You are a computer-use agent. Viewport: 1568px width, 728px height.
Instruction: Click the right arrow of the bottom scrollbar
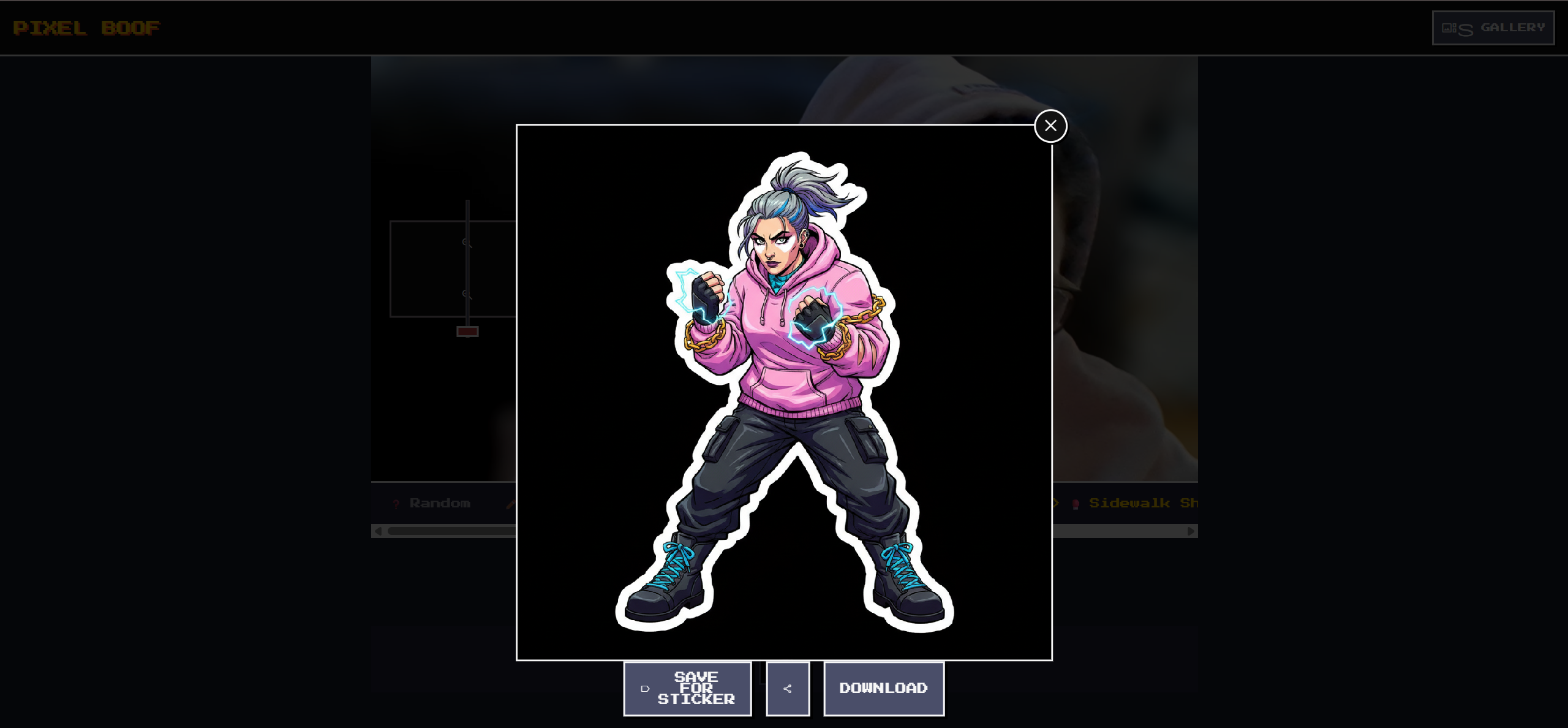1190,531
